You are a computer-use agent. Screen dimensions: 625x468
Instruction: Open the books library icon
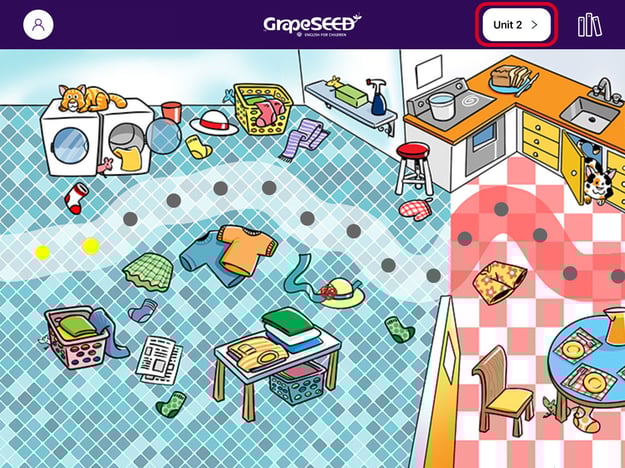pyautogui.click(x=590, y=24)
